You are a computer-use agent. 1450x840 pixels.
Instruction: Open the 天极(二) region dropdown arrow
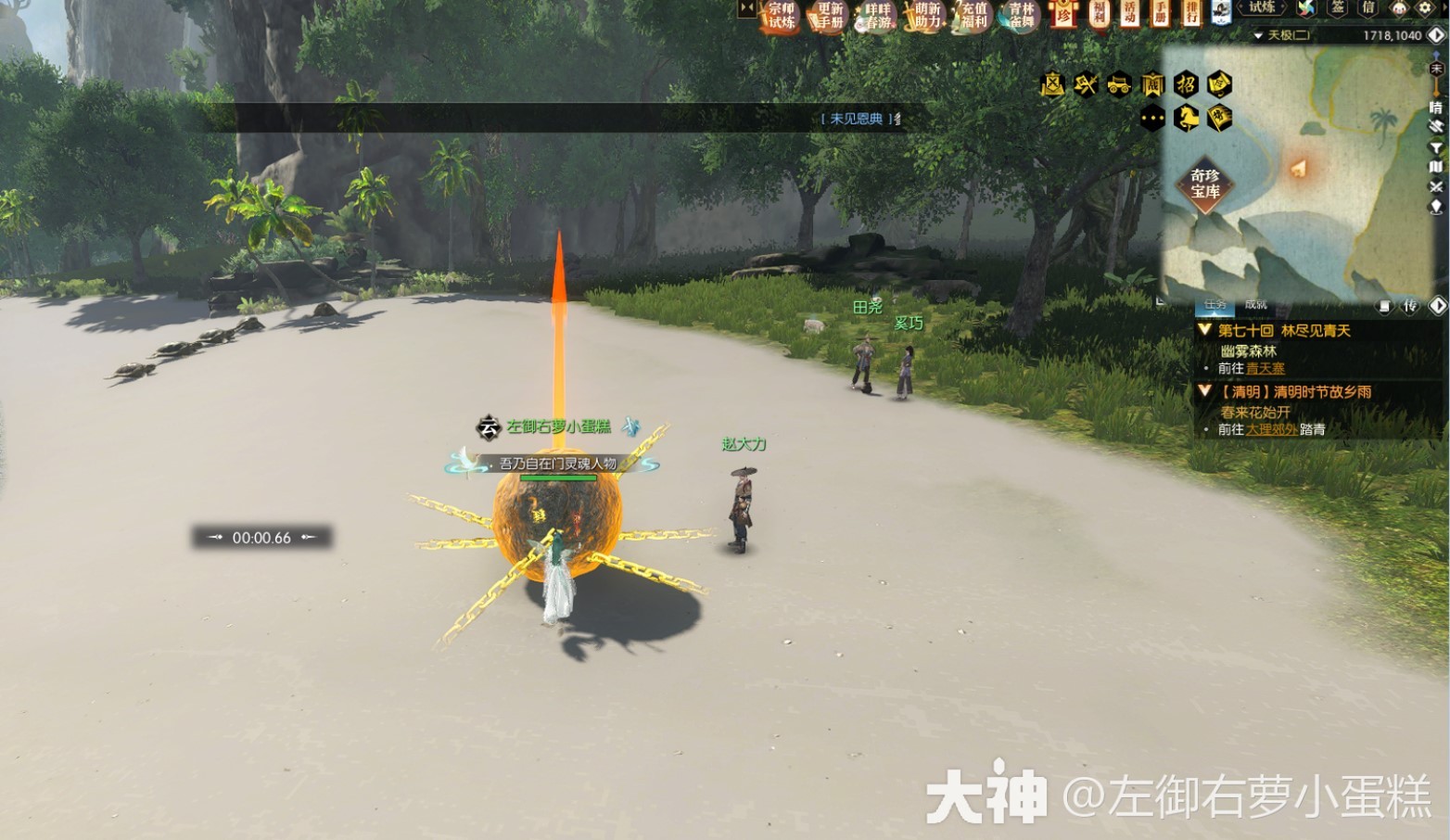[x=1258, y=35]
